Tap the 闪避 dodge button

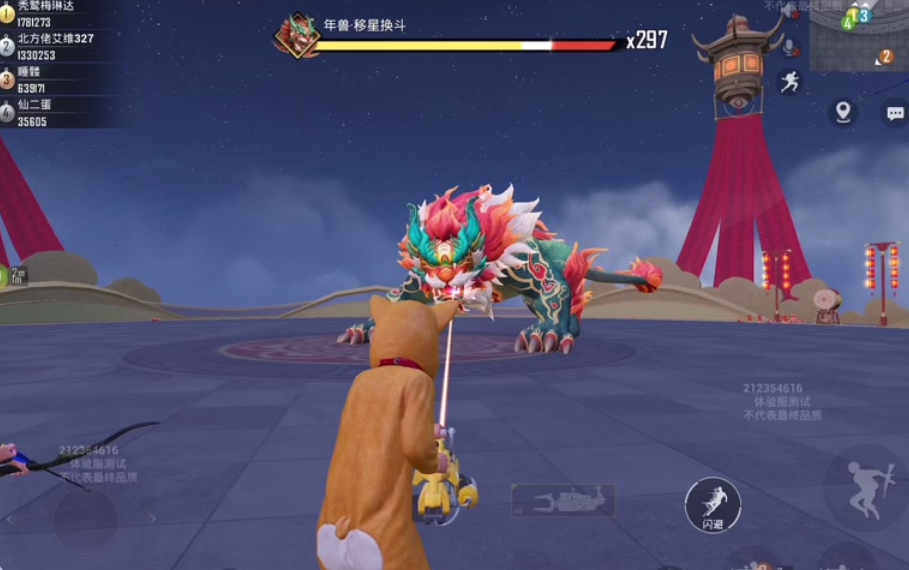coord(712,504)
